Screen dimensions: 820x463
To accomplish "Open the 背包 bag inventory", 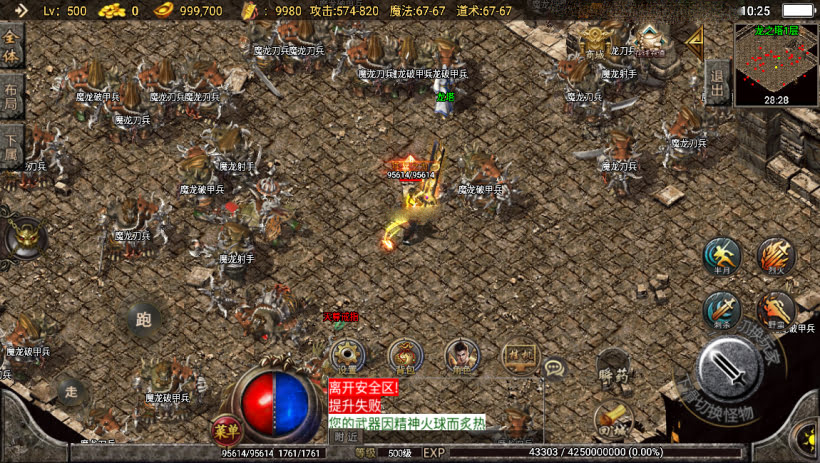I will pos(406,355).
